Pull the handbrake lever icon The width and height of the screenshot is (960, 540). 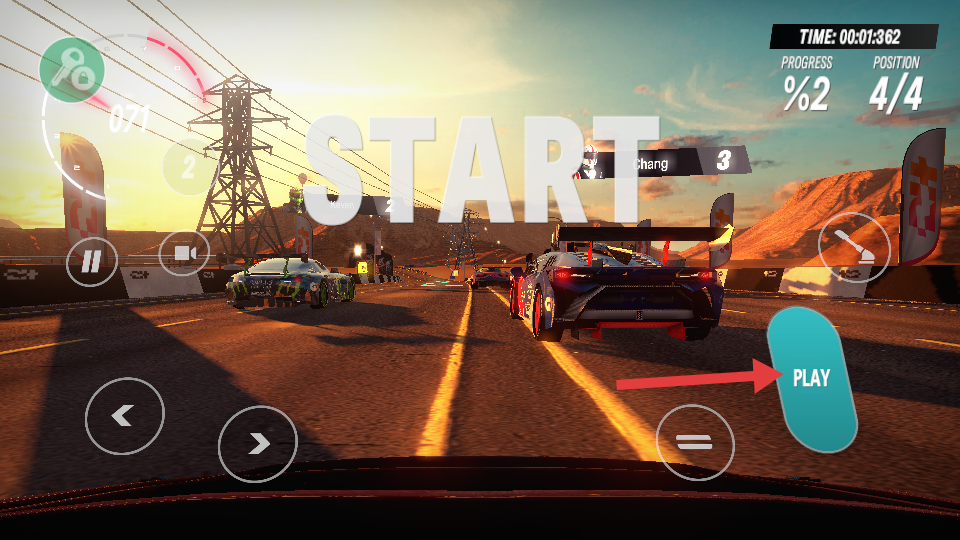(854, 247)
